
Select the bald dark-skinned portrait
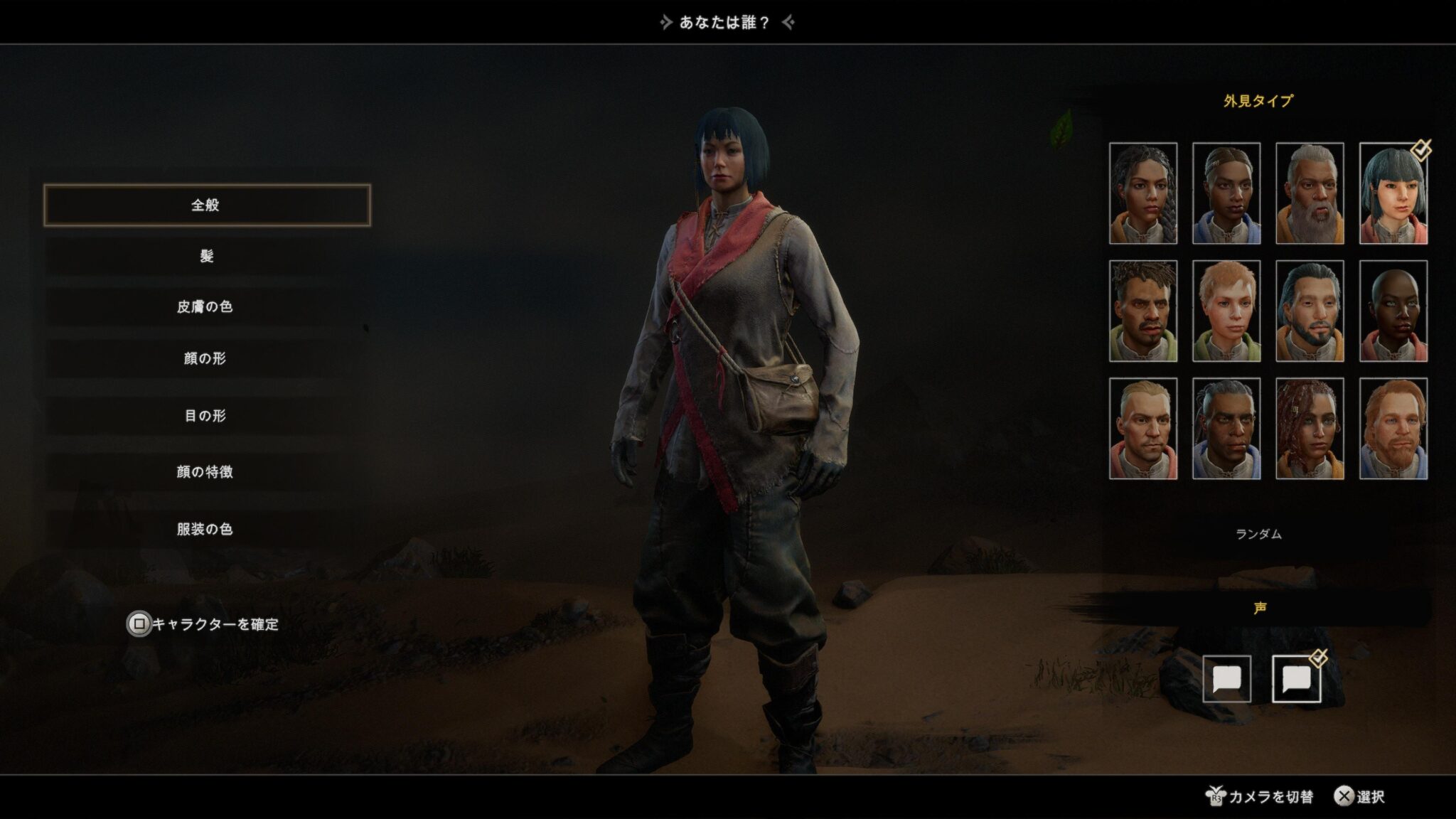1393,311
